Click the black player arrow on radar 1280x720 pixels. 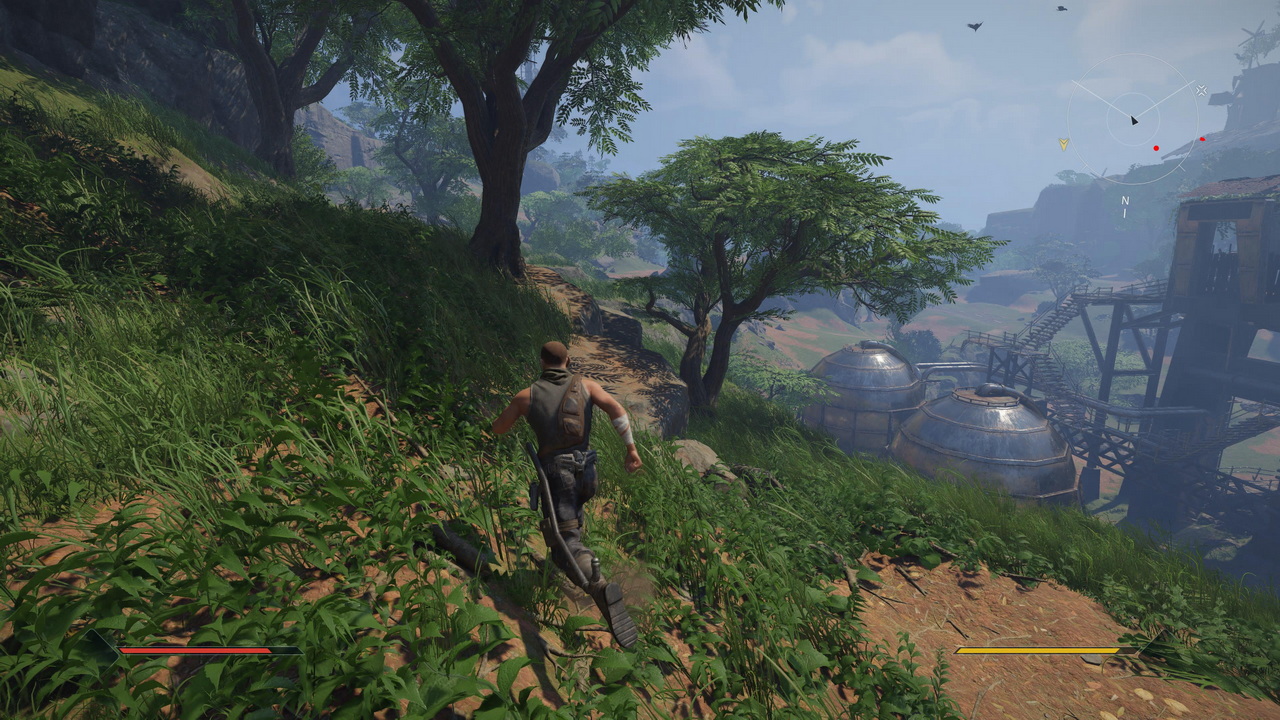1134,120
